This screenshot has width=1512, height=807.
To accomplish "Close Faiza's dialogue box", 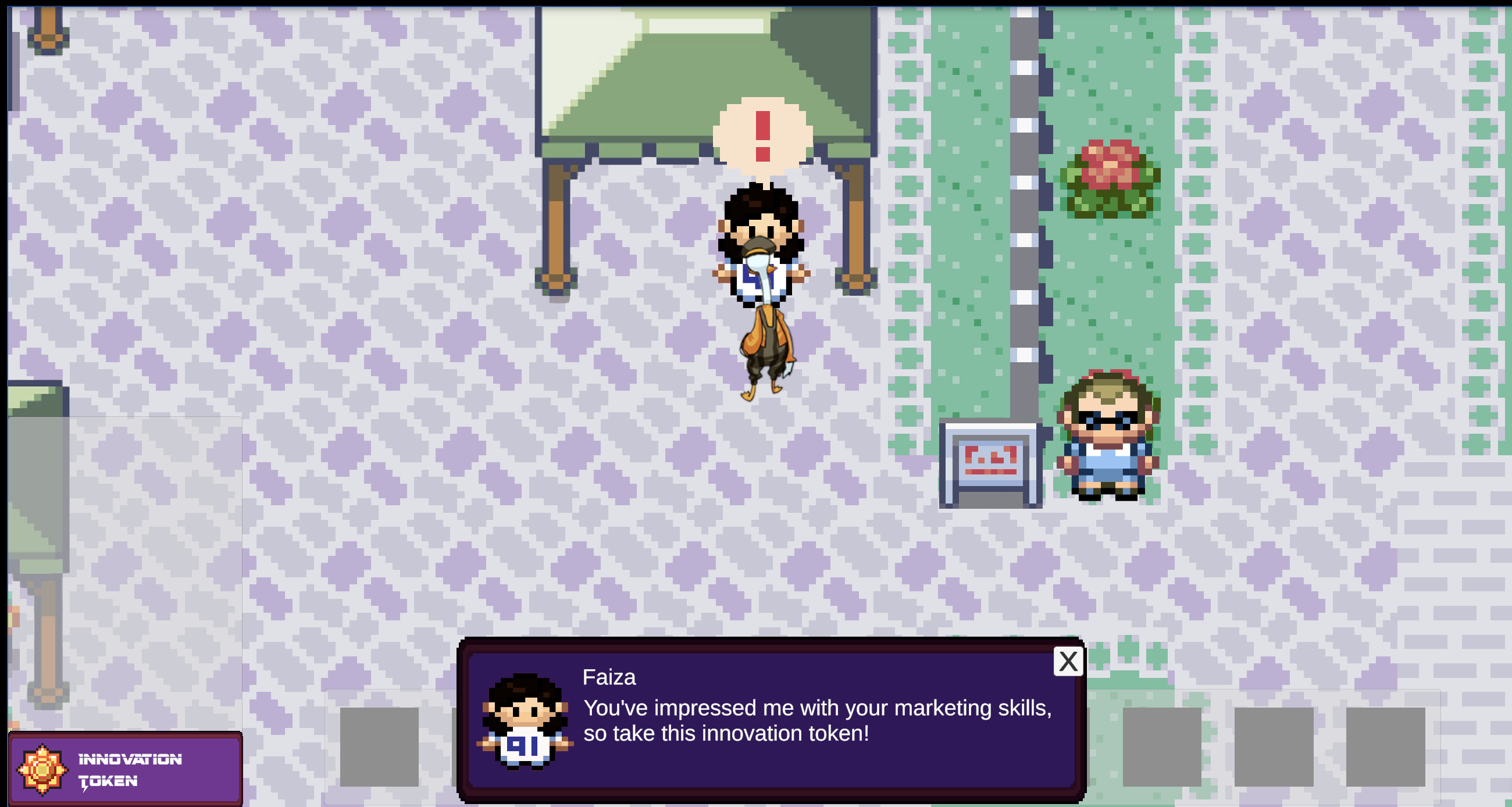I will [1068, 662].
